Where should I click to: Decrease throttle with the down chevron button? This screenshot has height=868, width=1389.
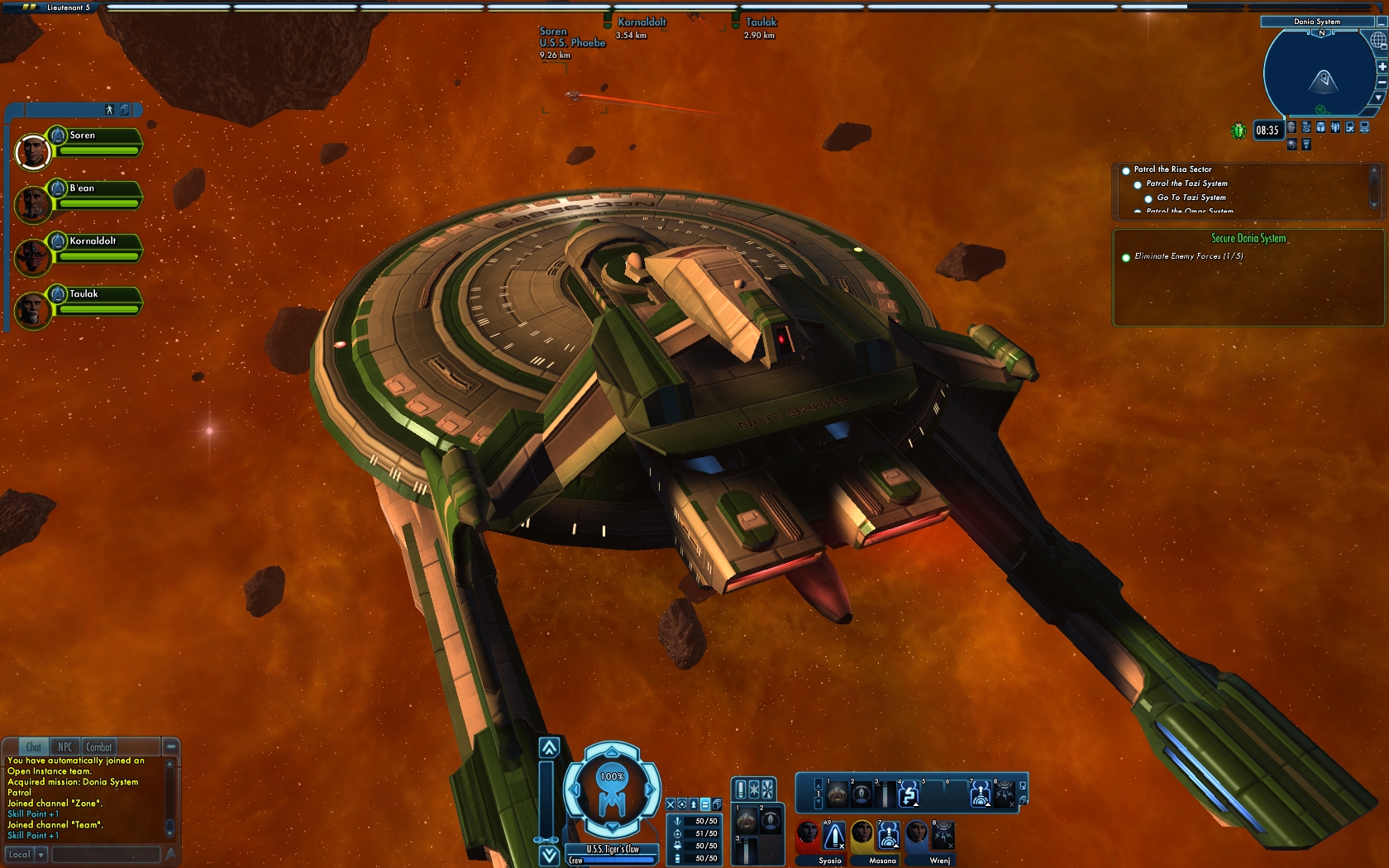click(549, 856)
